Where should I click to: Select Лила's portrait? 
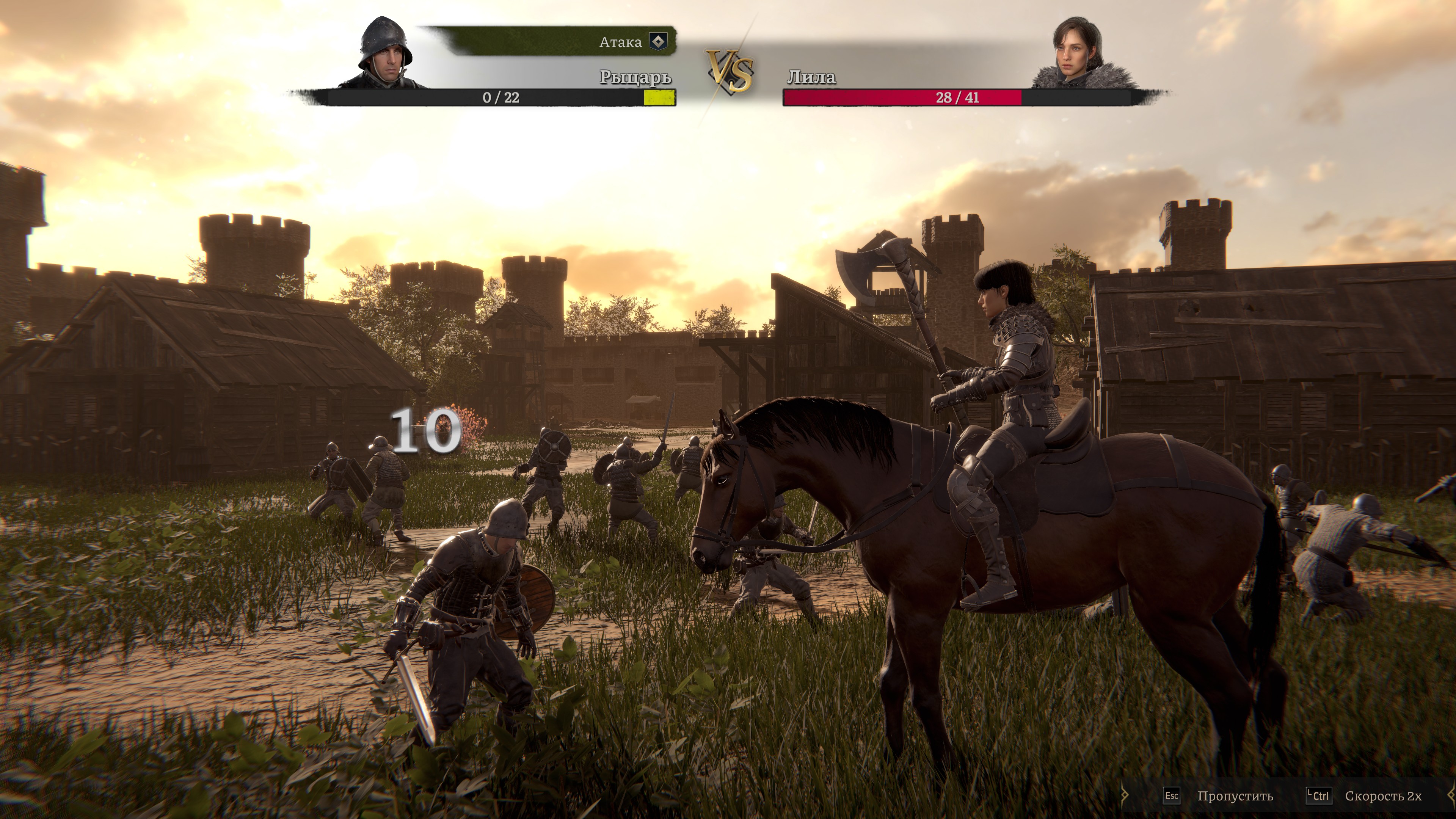1079,54
